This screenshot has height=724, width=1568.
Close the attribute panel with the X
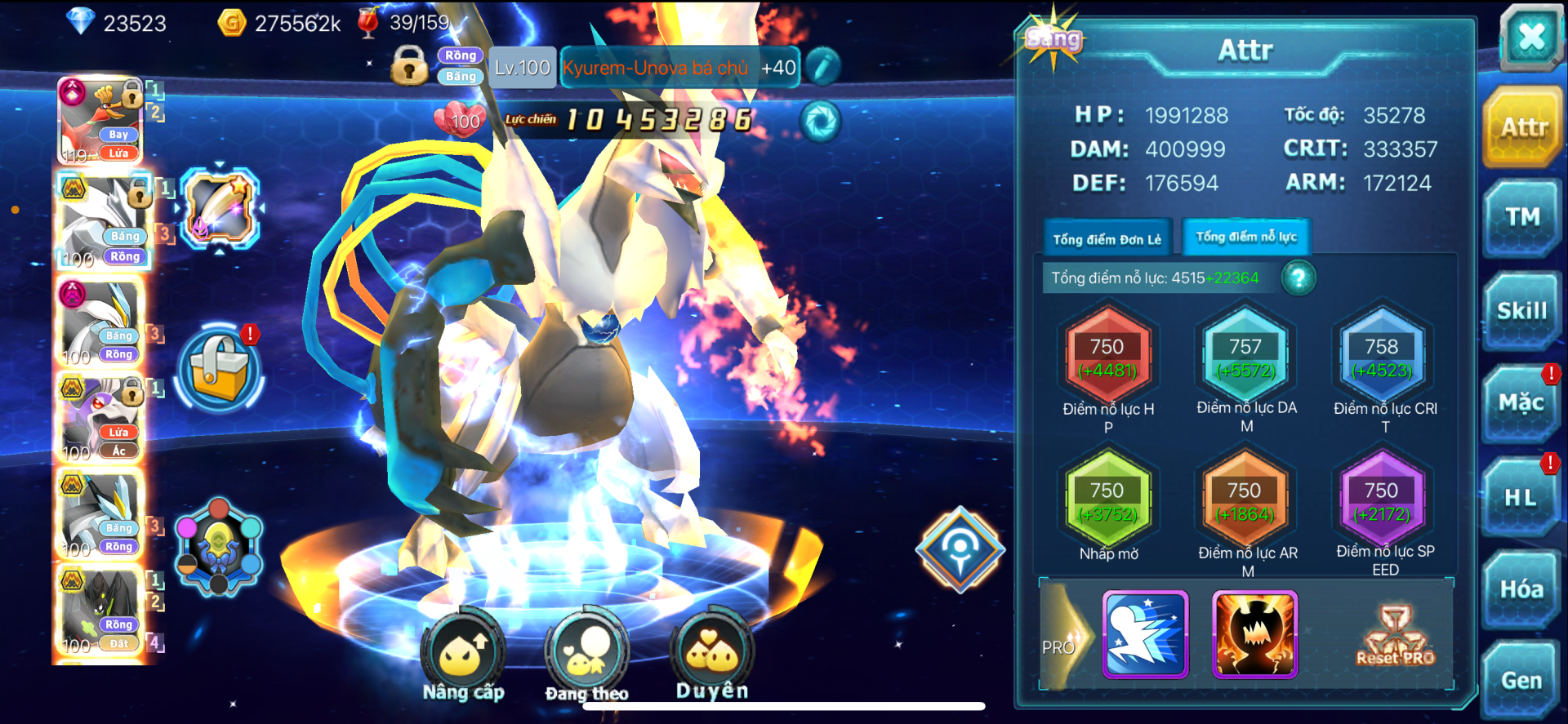(x=1530, y=37)
